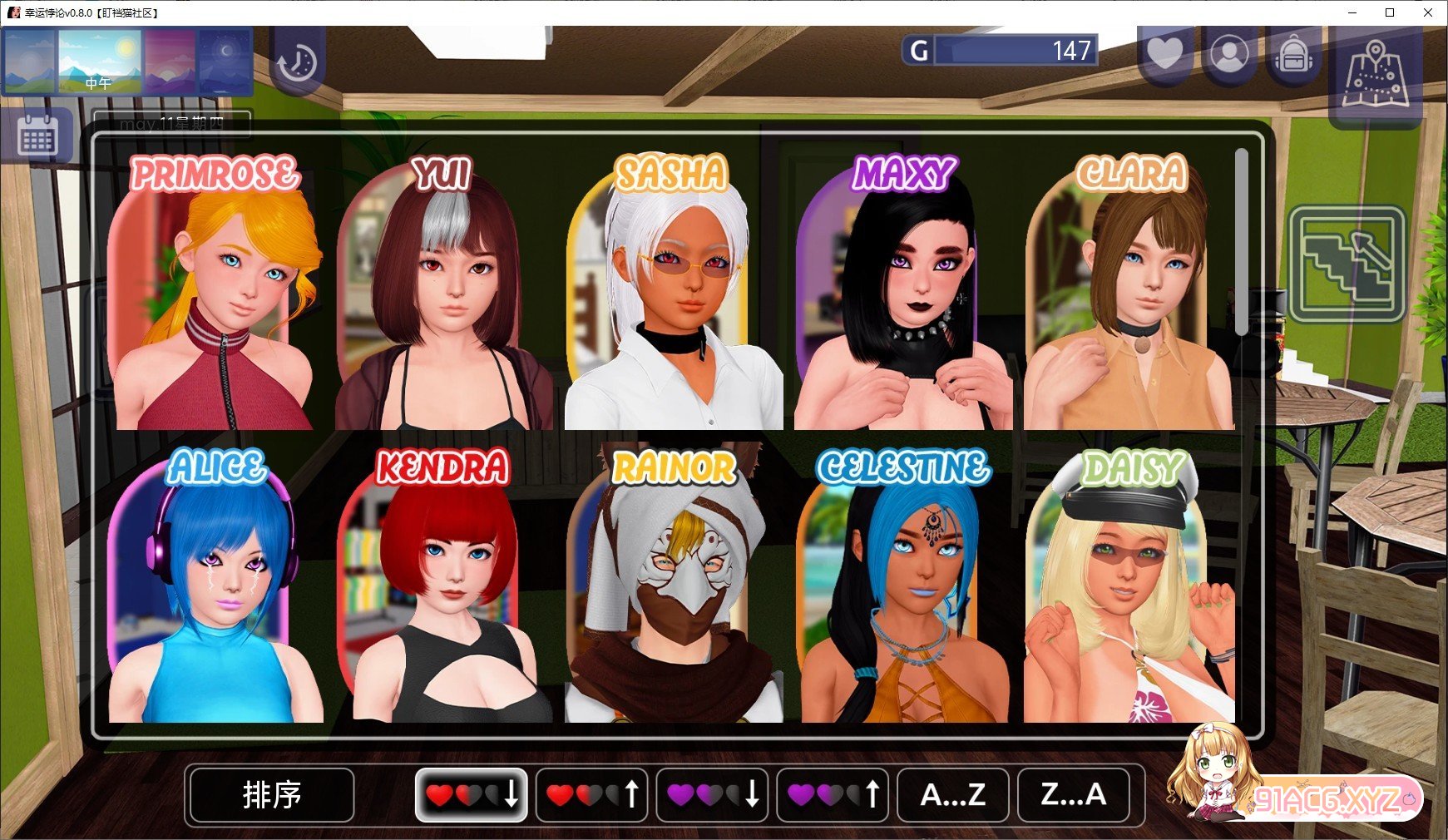Viewport: 1448px width, 840px height.
Task: Choose Alice with the headphones
Action: coord(215,590)
